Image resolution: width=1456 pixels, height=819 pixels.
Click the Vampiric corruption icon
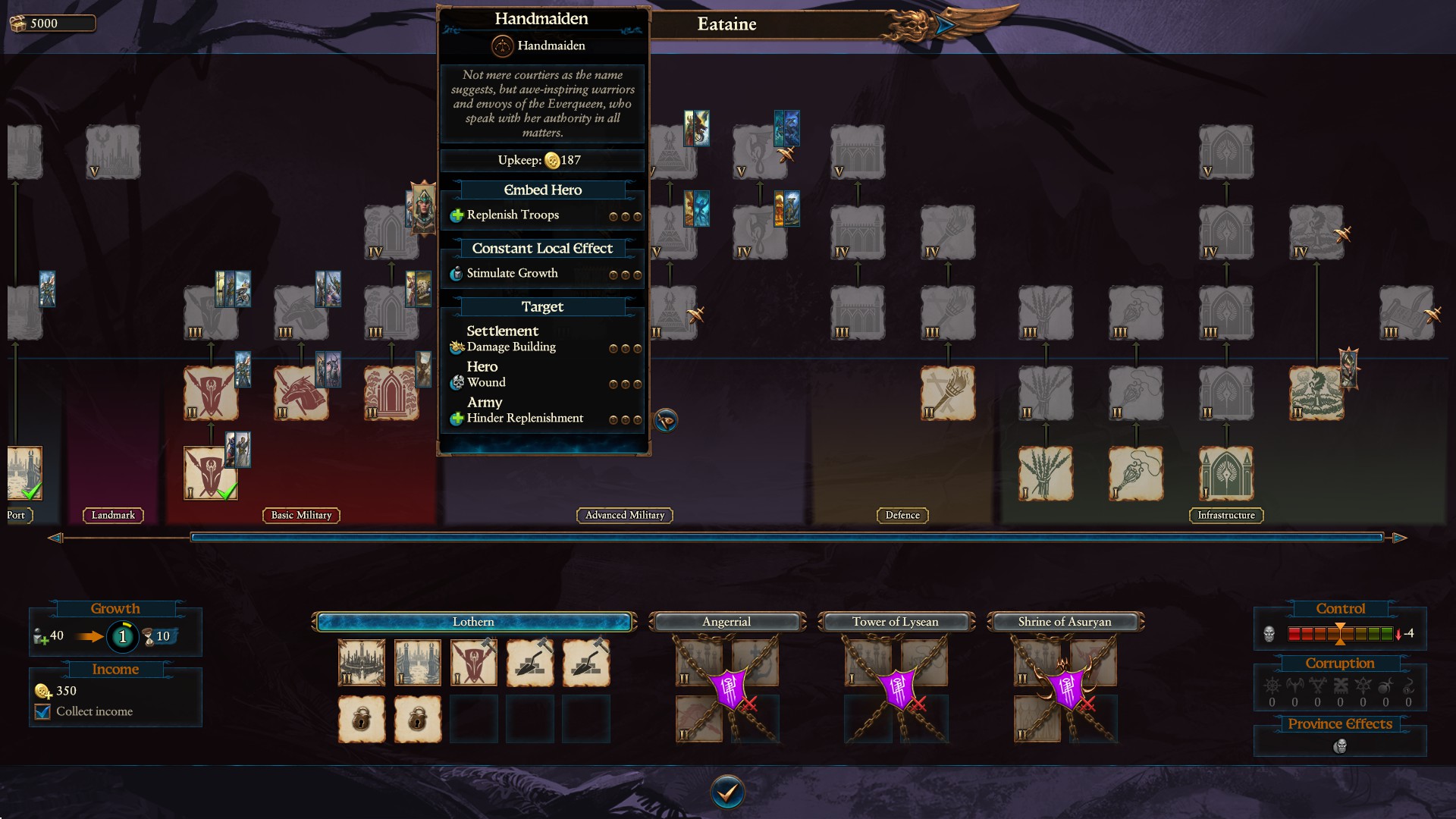click(1294, 686)
